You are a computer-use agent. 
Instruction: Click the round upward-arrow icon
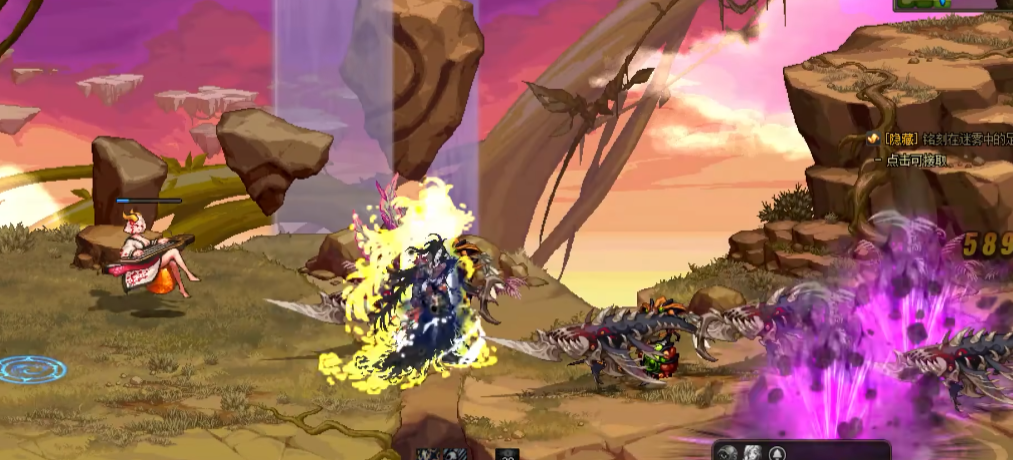pyautogui.click(x=777, y=454)
